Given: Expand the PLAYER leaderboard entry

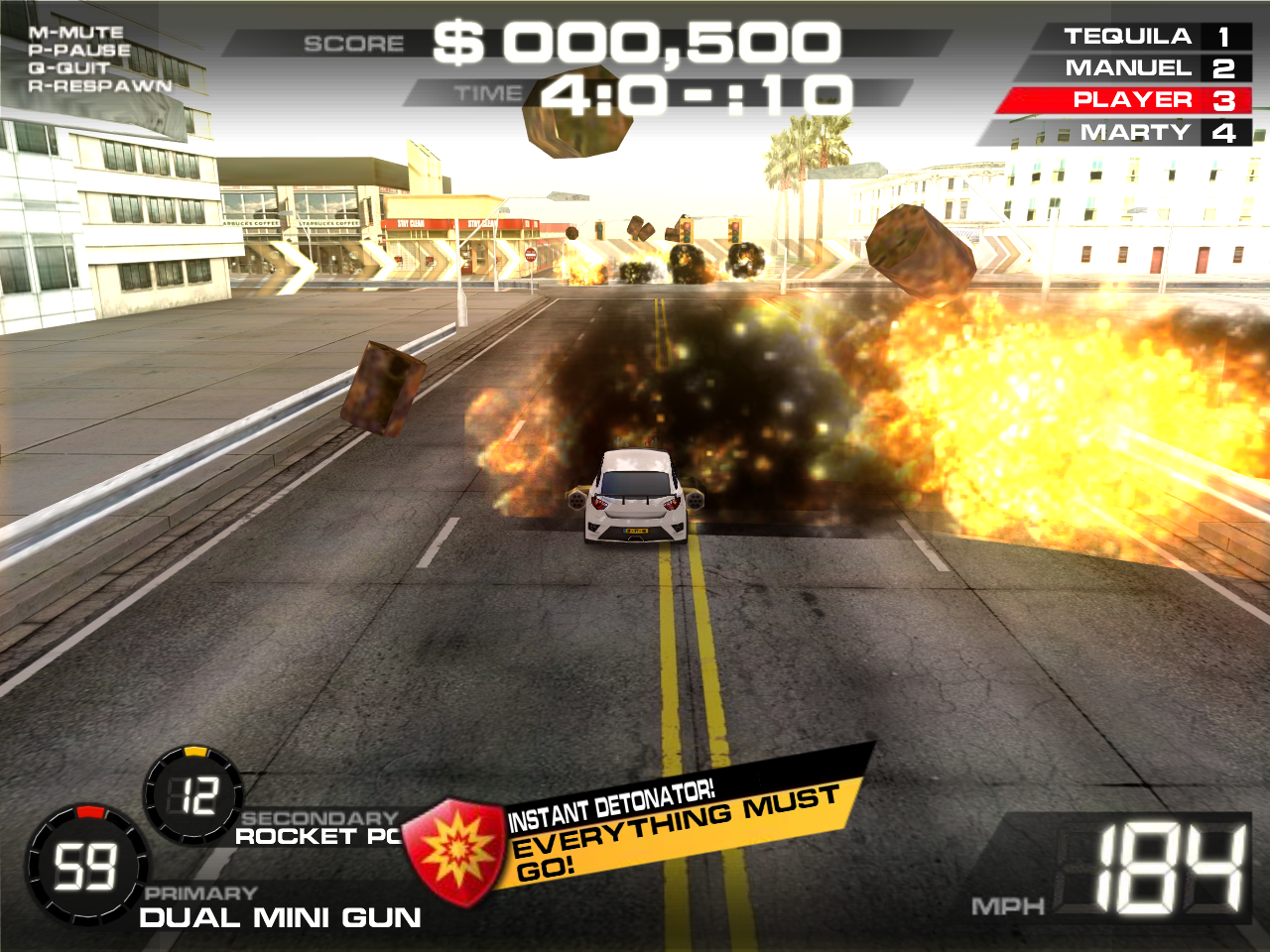Looking at the screenshot, I should pyautogui.click(x=1129, y=100).
